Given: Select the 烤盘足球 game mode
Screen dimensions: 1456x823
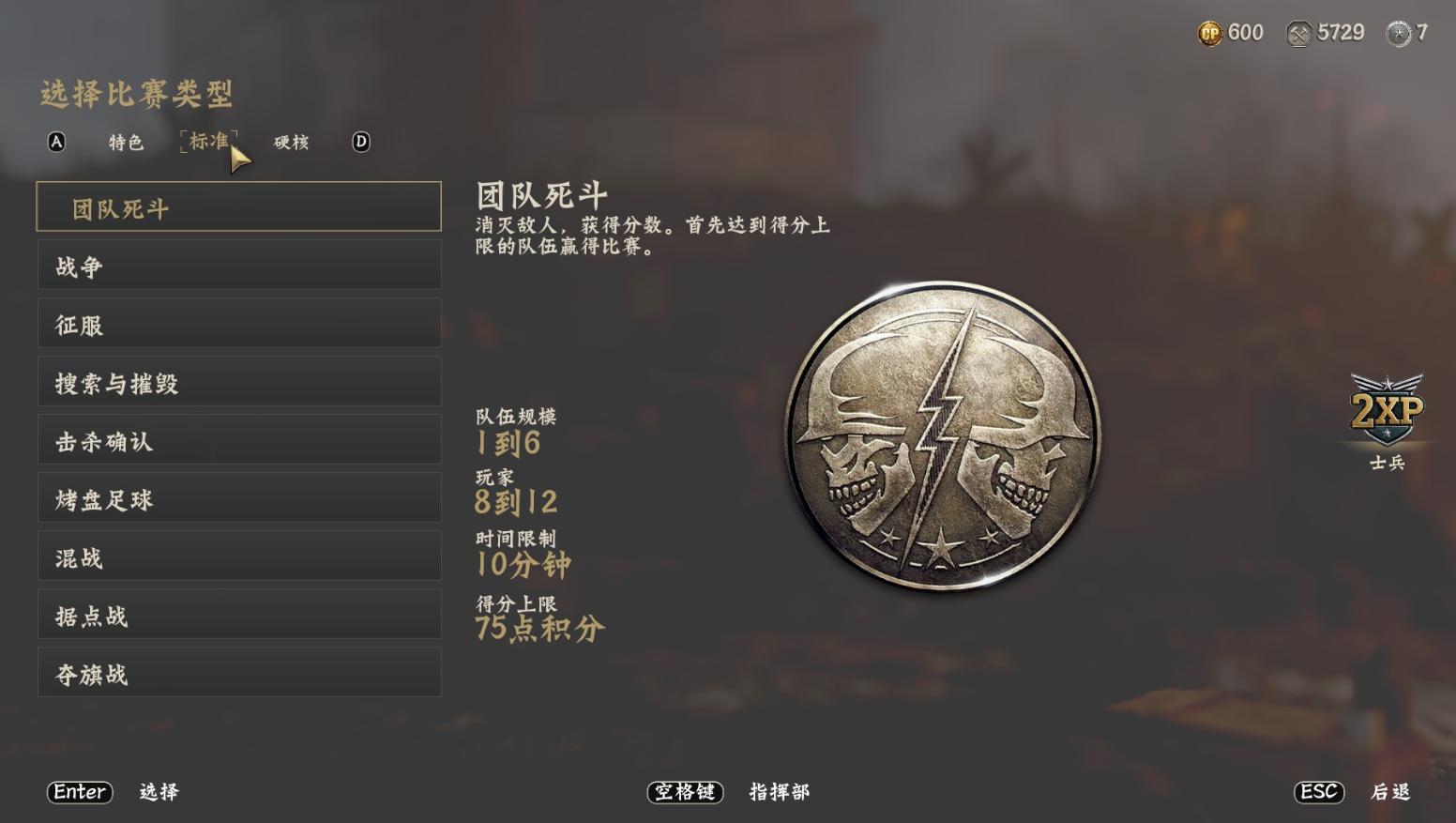Looking at the screenshot, I should click(x=239, y=497).
